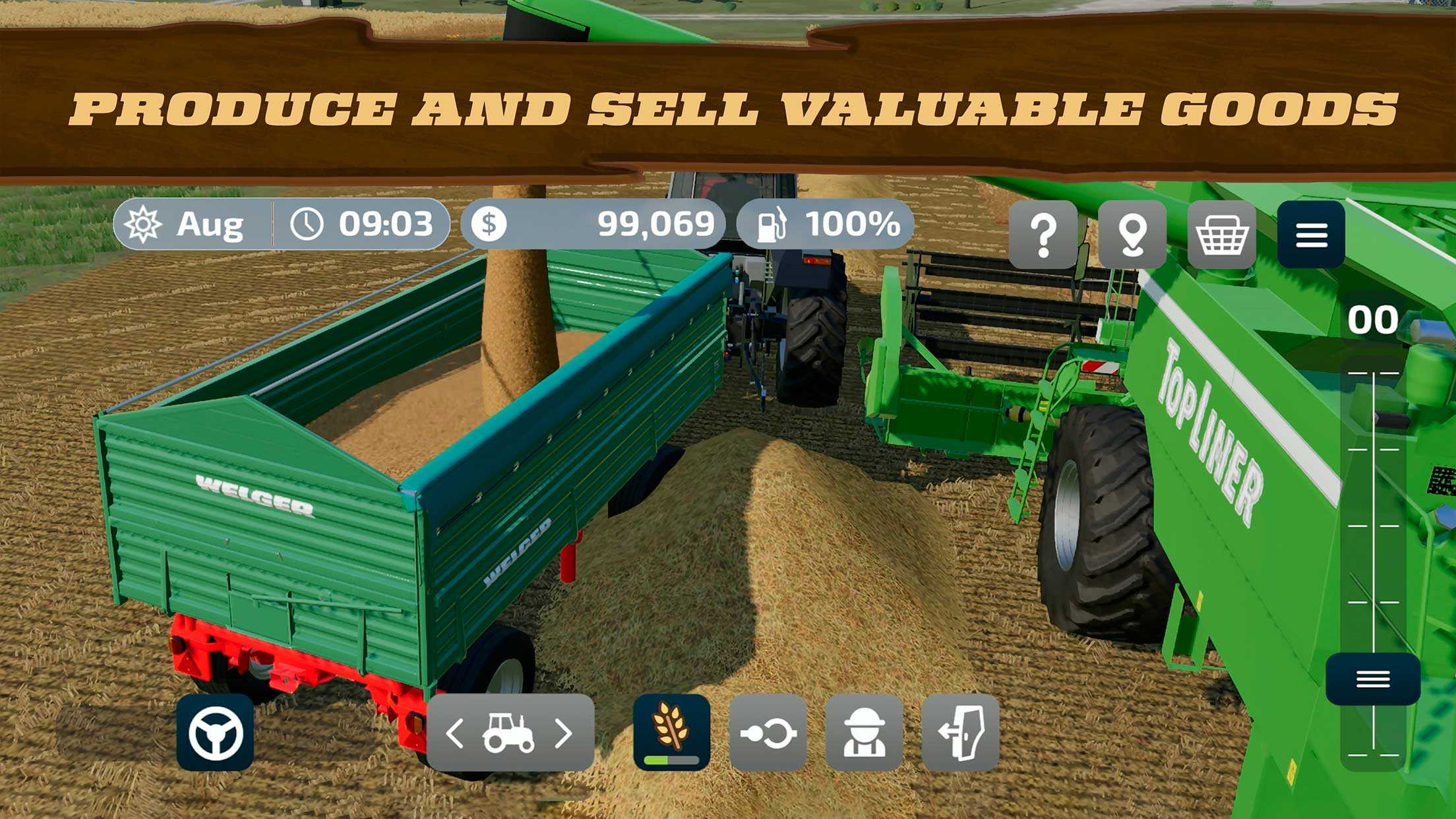Click the throttle slider handle

1373,679
